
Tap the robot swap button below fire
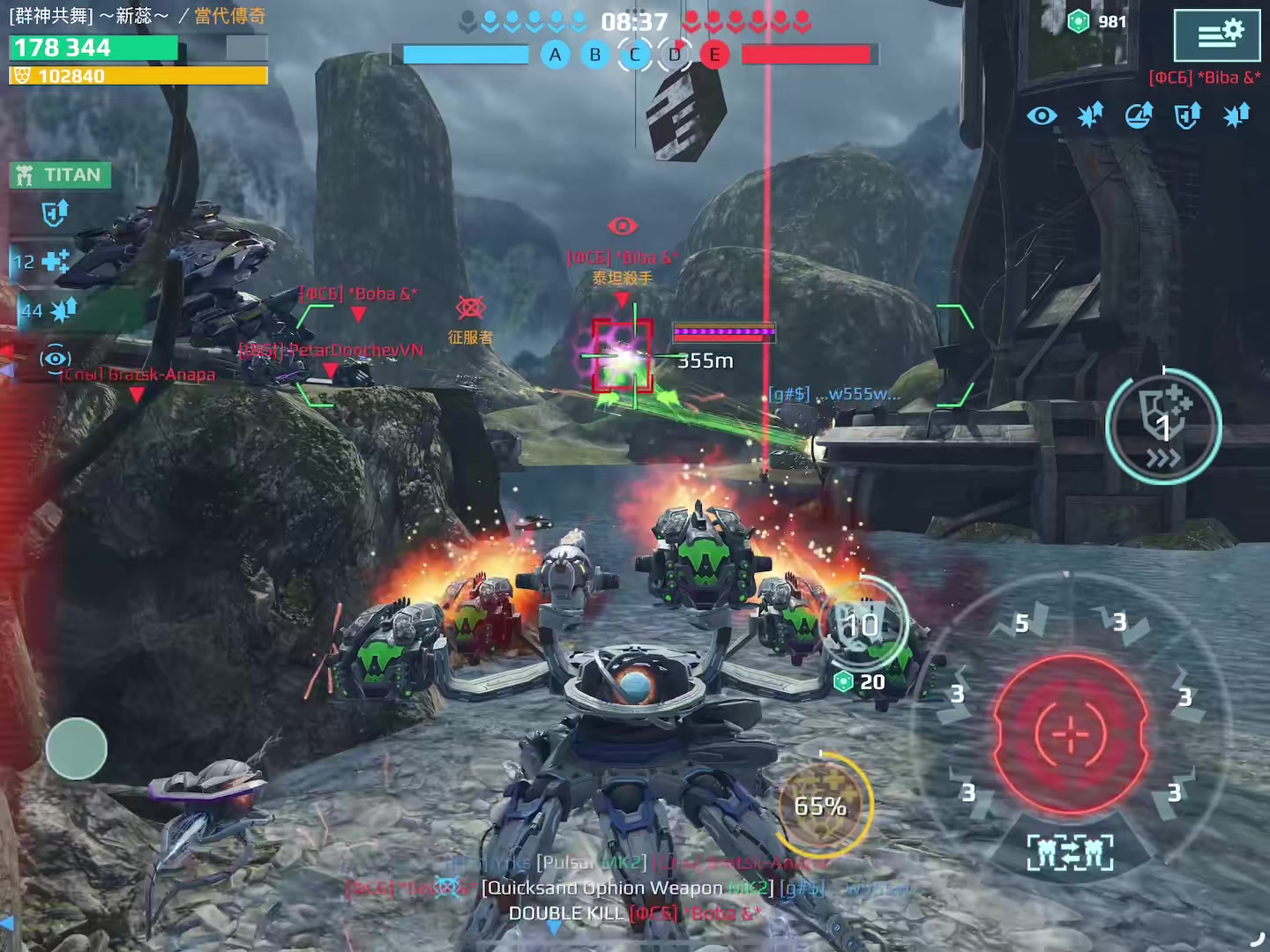(x=1070, y=853)
